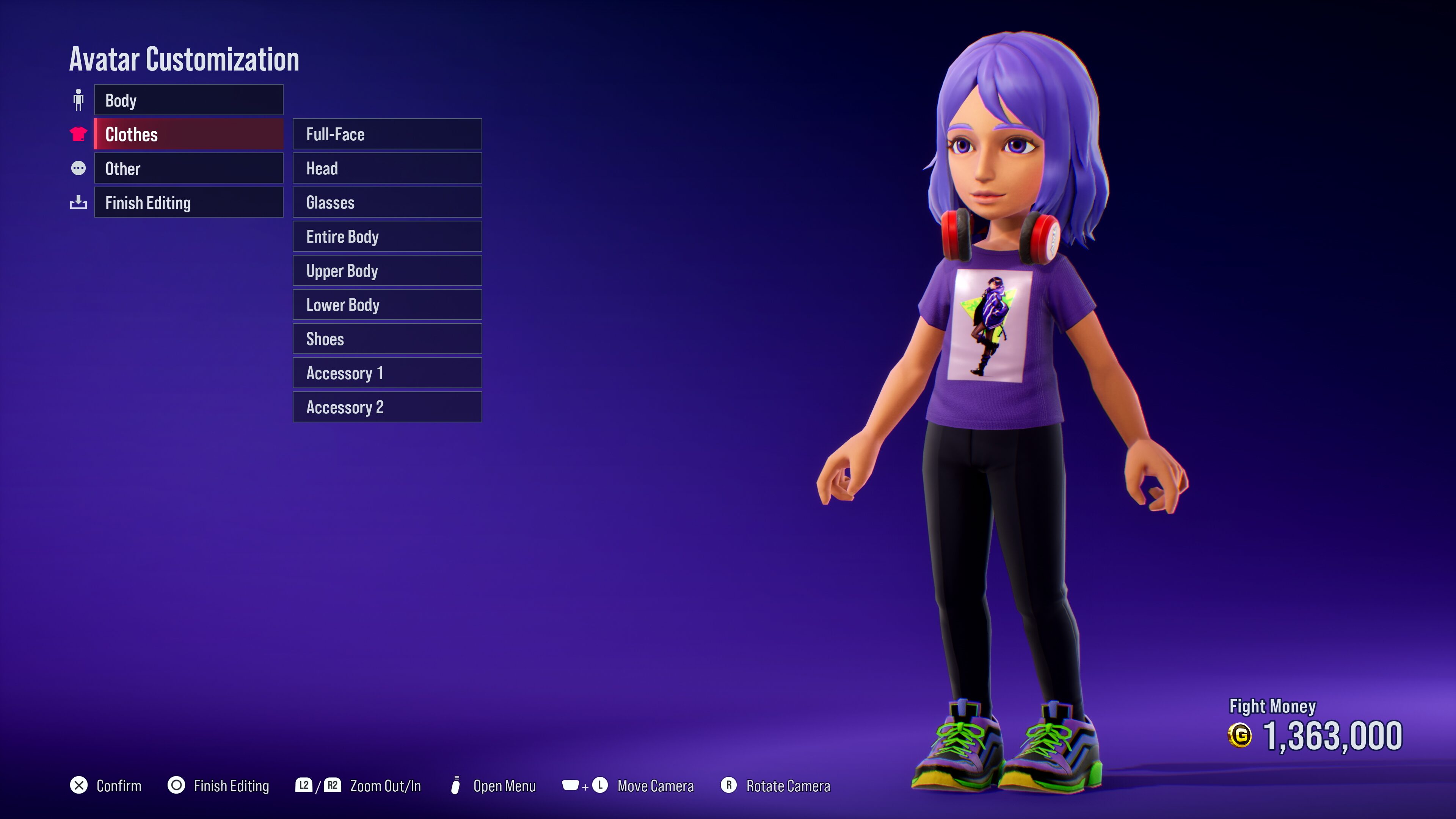Select Accessory 1

pyautogui.click(x=387, y=372)
